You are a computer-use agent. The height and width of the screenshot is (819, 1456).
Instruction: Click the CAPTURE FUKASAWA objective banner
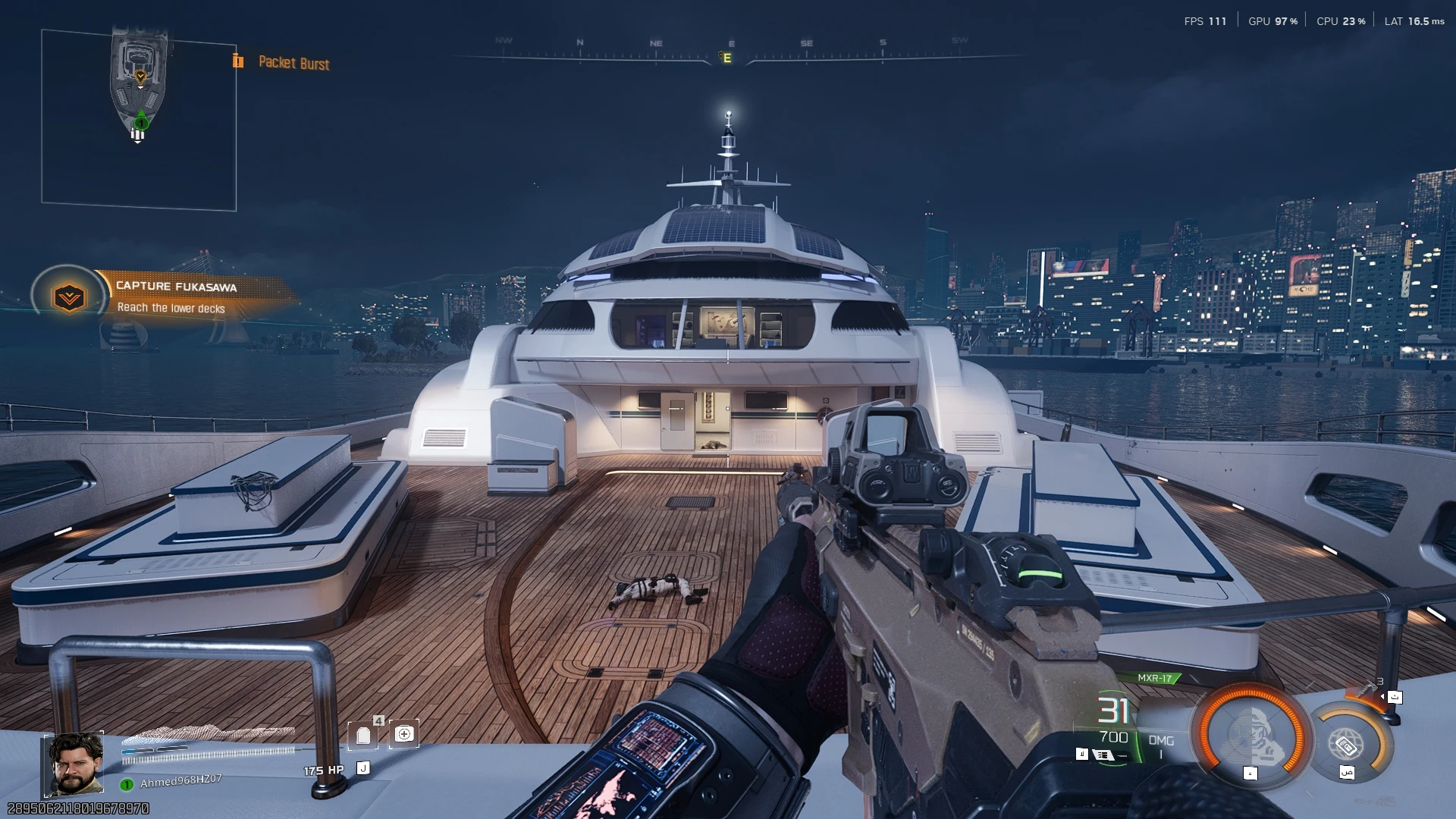[x=176, y=287]
